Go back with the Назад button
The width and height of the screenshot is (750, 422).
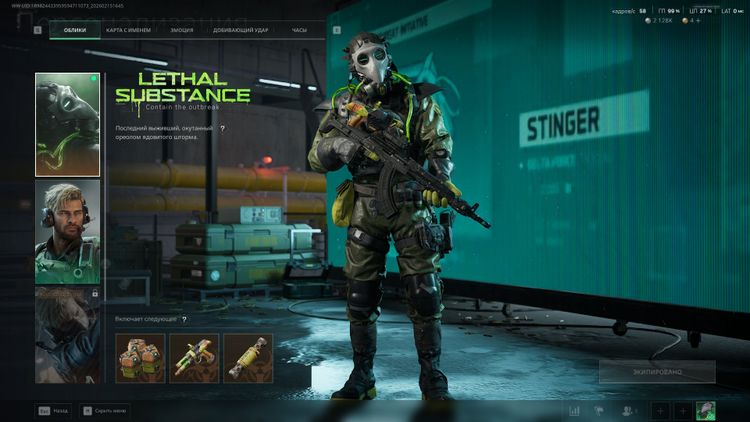(54, 410)
